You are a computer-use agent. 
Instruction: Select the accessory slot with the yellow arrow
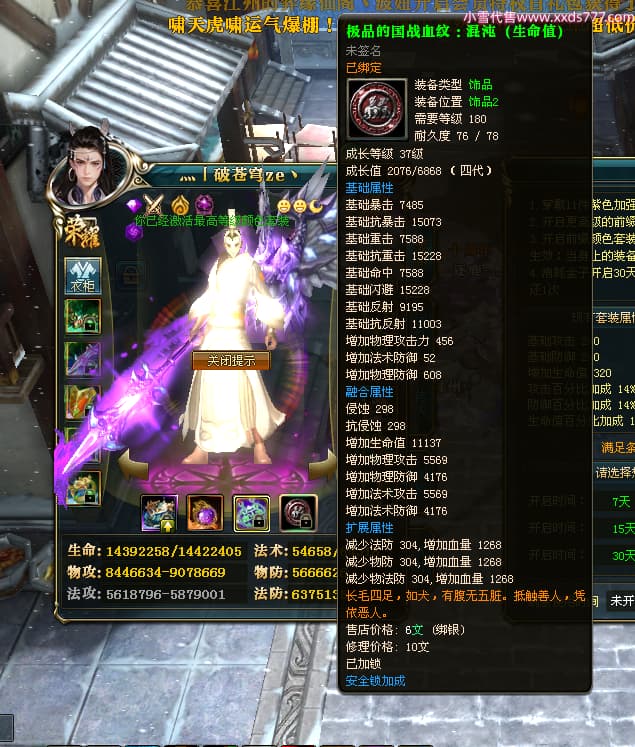coord(159,513)
